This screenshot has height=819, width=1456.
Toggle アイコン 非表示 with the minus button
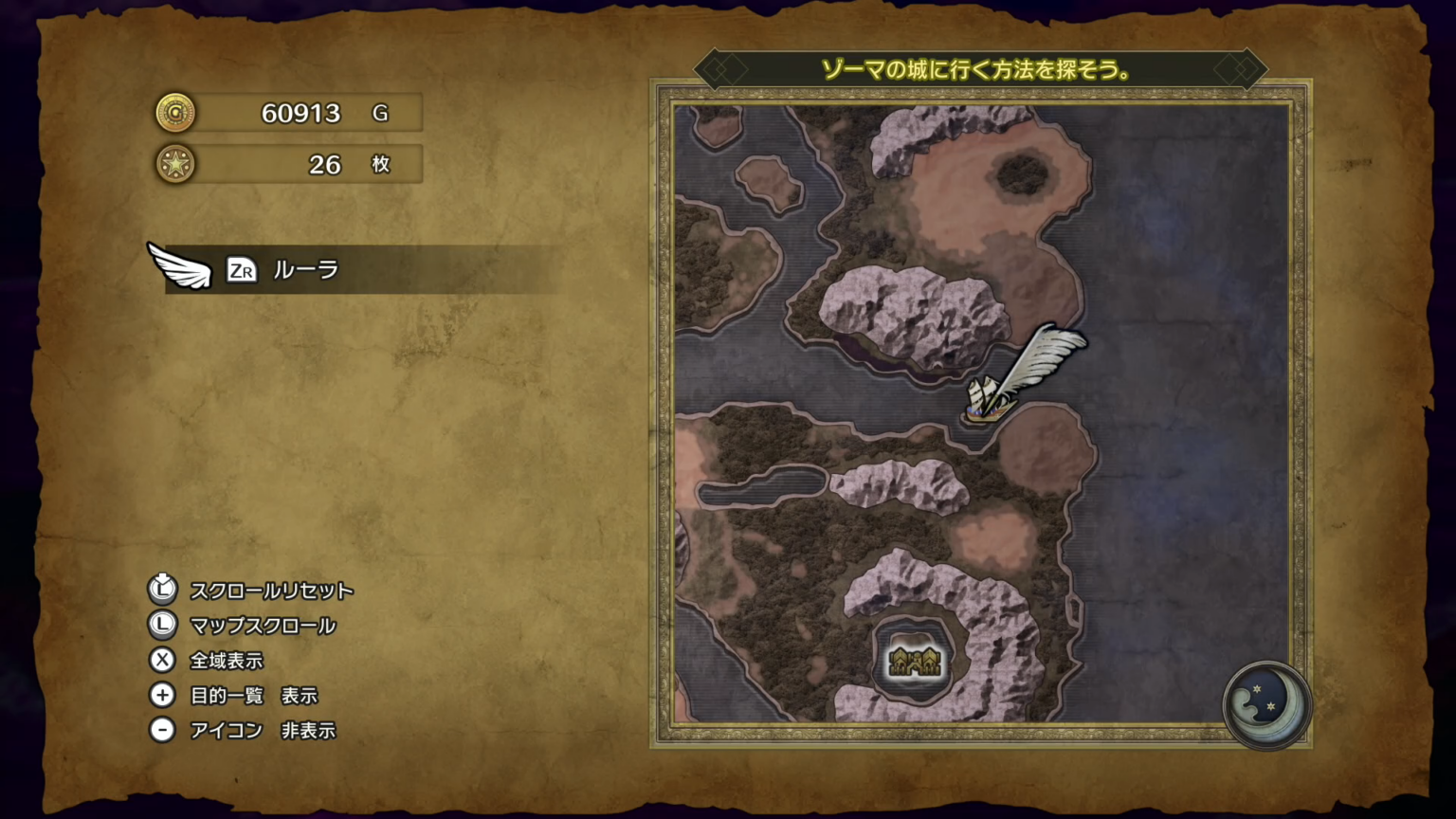tap(162, 731)
